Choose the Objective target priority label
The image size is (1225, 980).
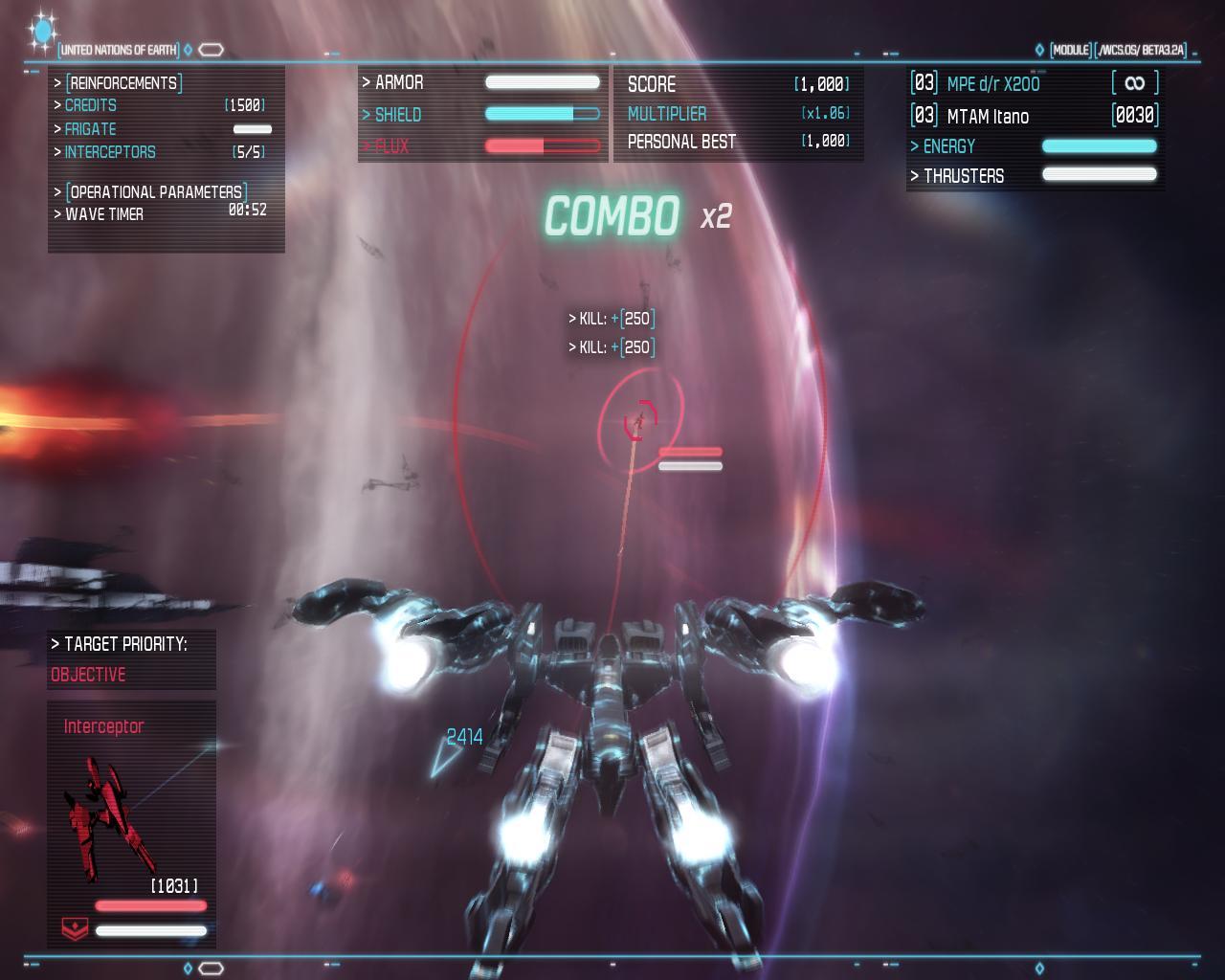[88, 675]
